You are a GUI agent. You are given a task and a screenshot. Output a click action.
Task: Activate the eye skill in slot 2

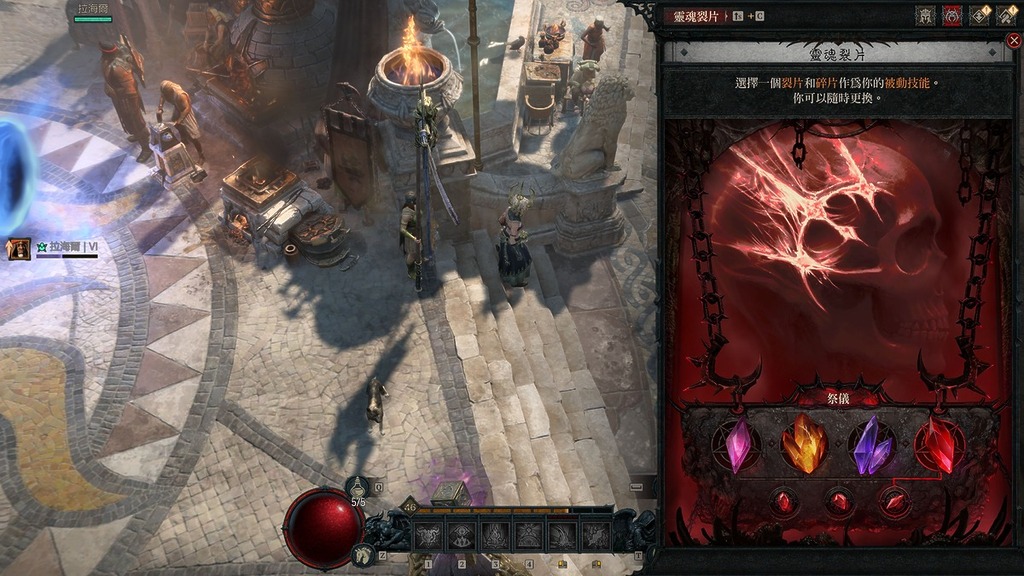[x=462, y=537]
